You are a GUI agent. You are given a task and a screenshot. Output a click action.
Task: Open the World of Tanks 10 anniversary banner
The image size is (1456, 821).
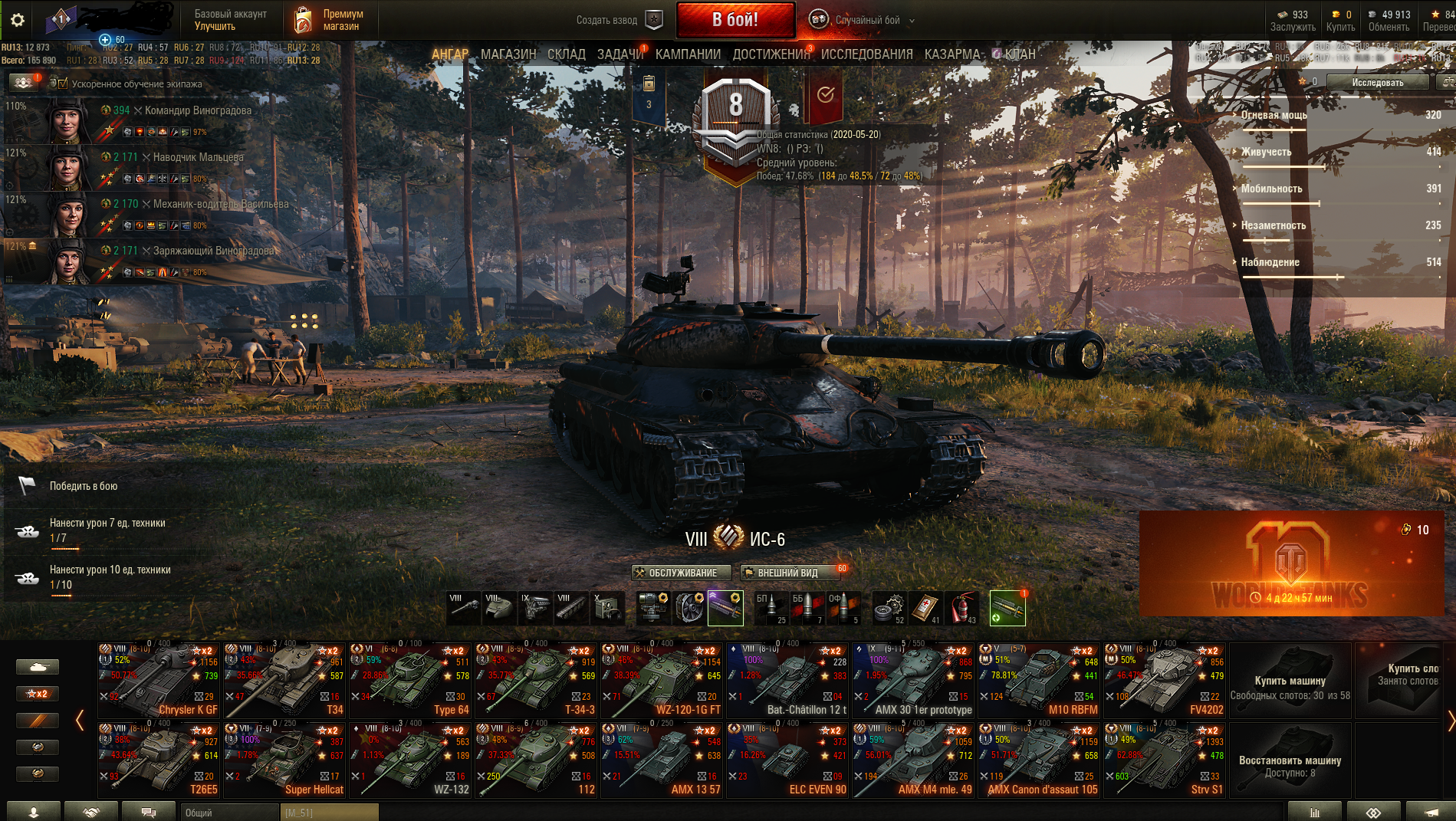click(x=1290, y=563)
